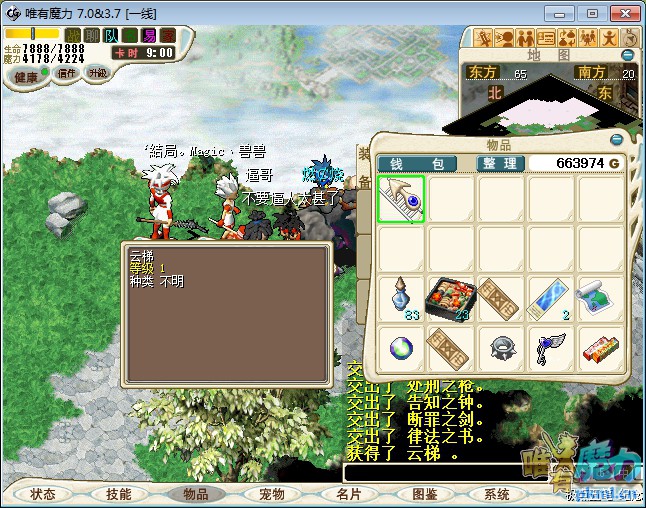Open the 技能 skills menu
The width and height of the screenshot is (646, 508).
[119, 494]
